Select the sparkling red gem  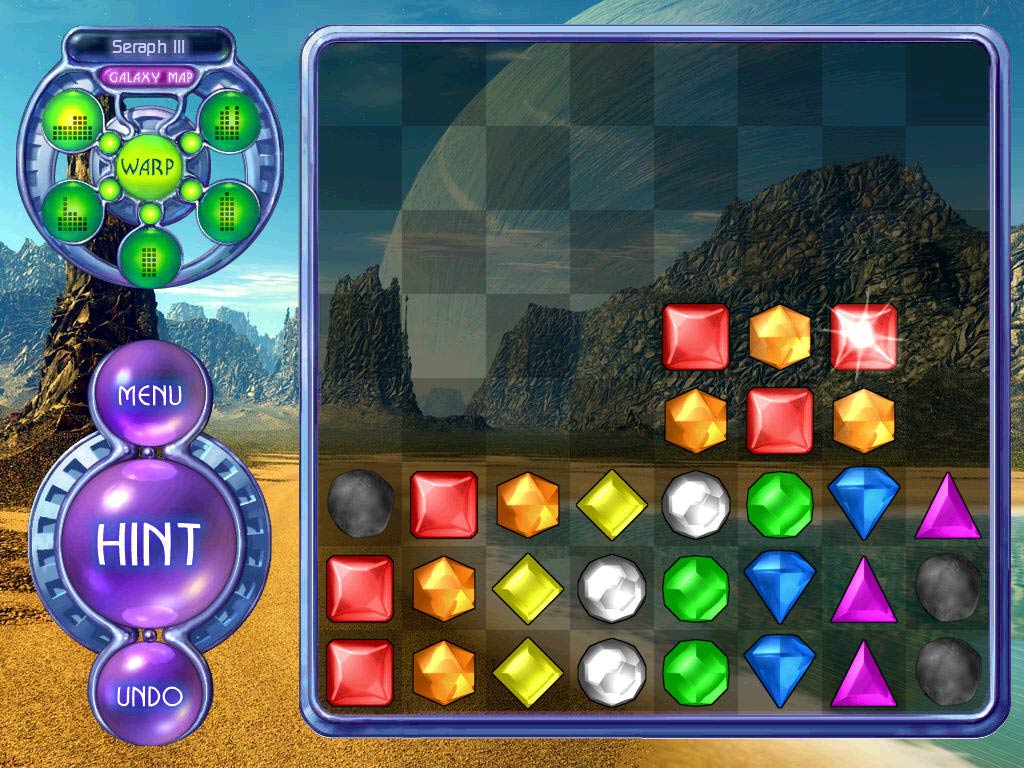tap(863, 337)
